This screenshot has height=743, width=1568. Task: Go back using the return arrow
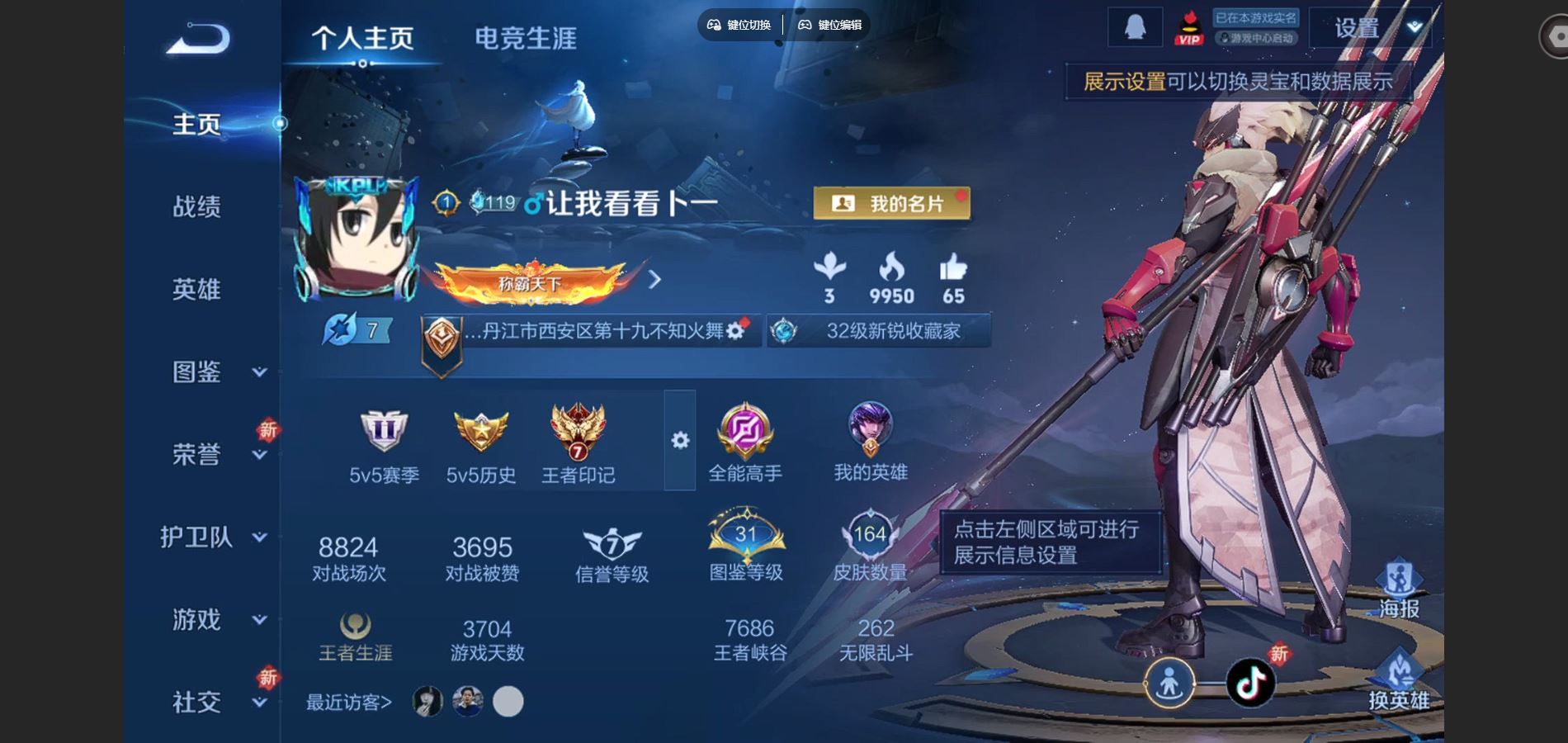click(198, 39)
